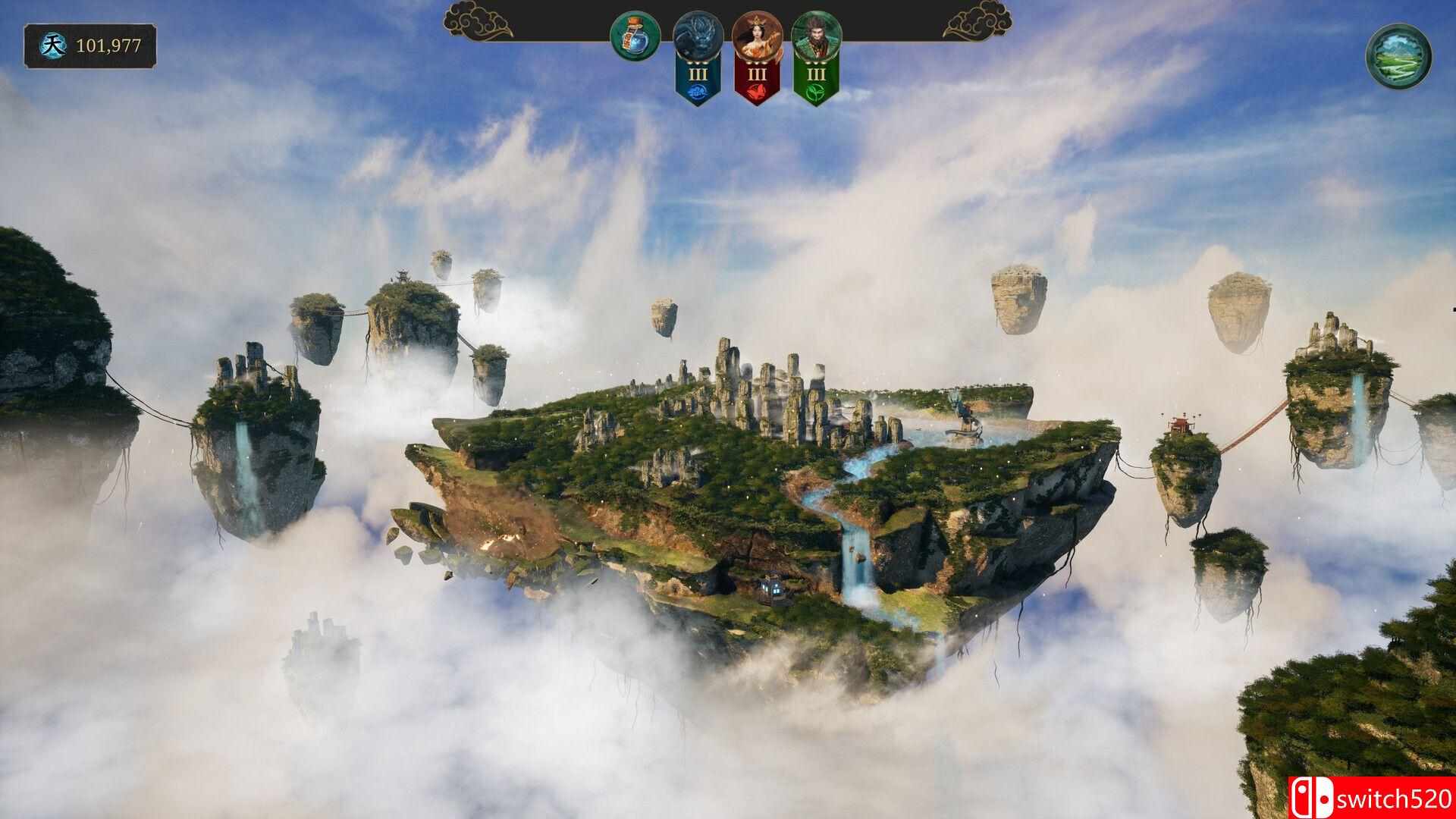The image size is (1456, 819).
Task: Expand the dragon's level III banner
Action: (698, 75)
